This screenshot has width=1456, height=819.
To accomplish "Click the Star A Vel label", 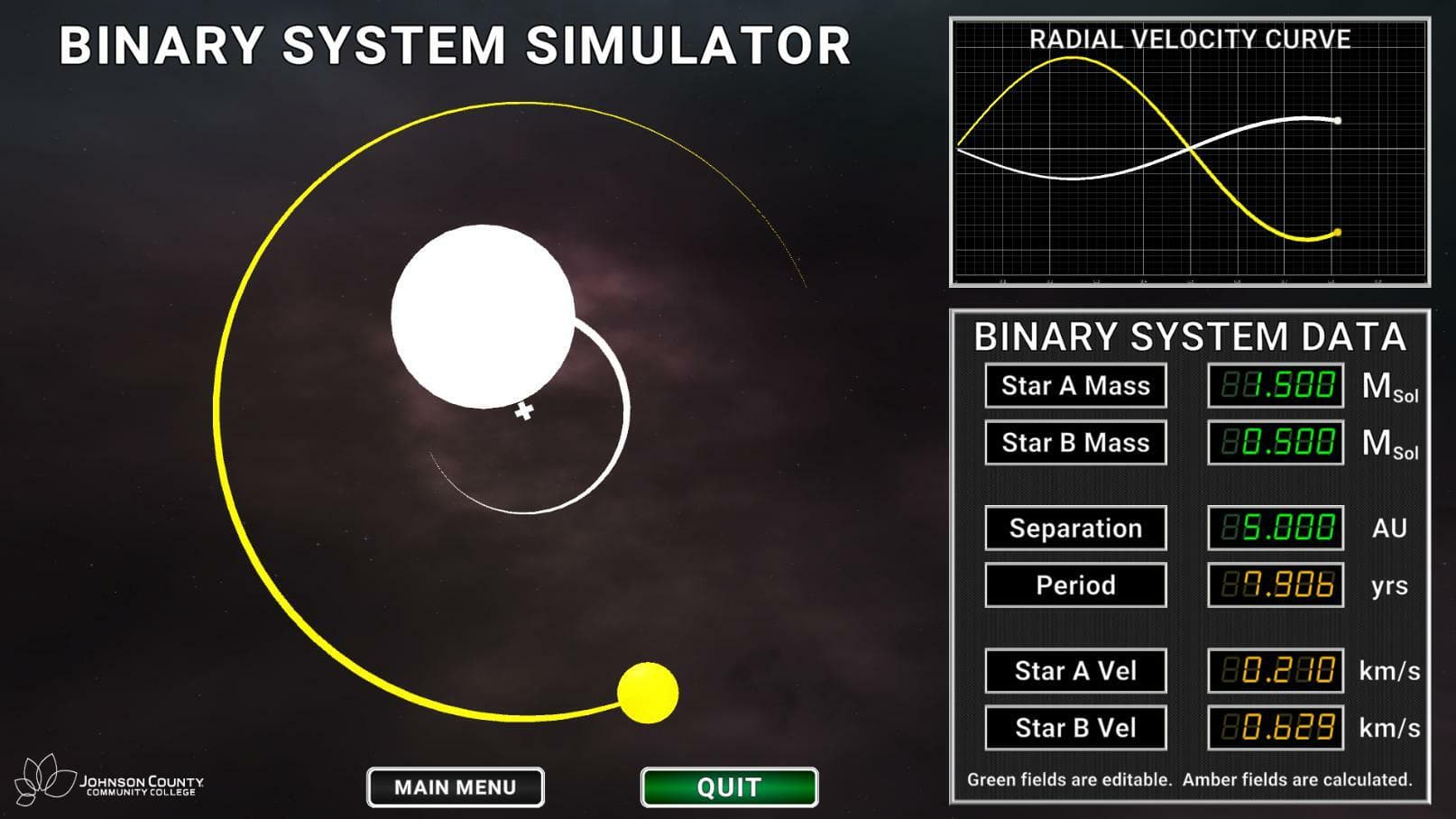I will 1075,671.
